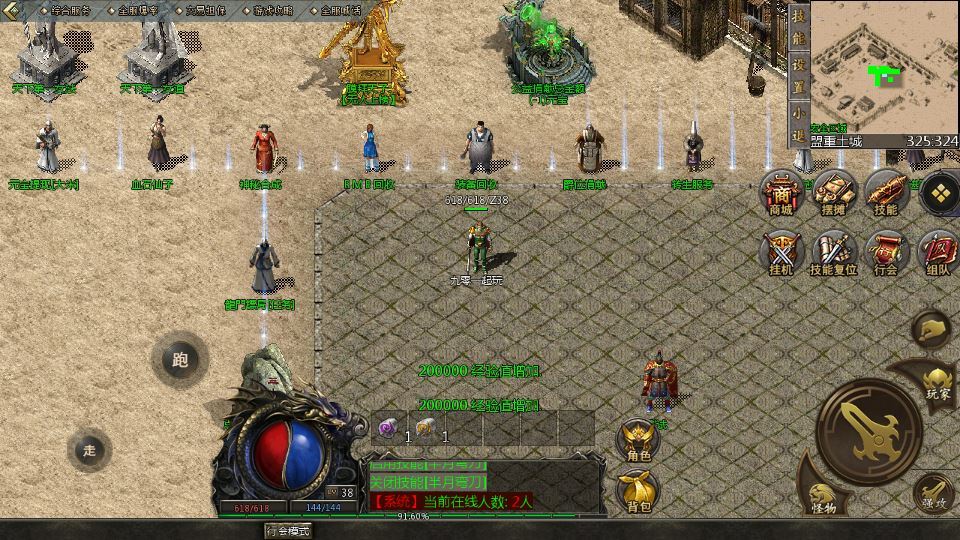Switch to 走 walk mode
Viewport: 960px width, 540px height.
tap(90, 450)
